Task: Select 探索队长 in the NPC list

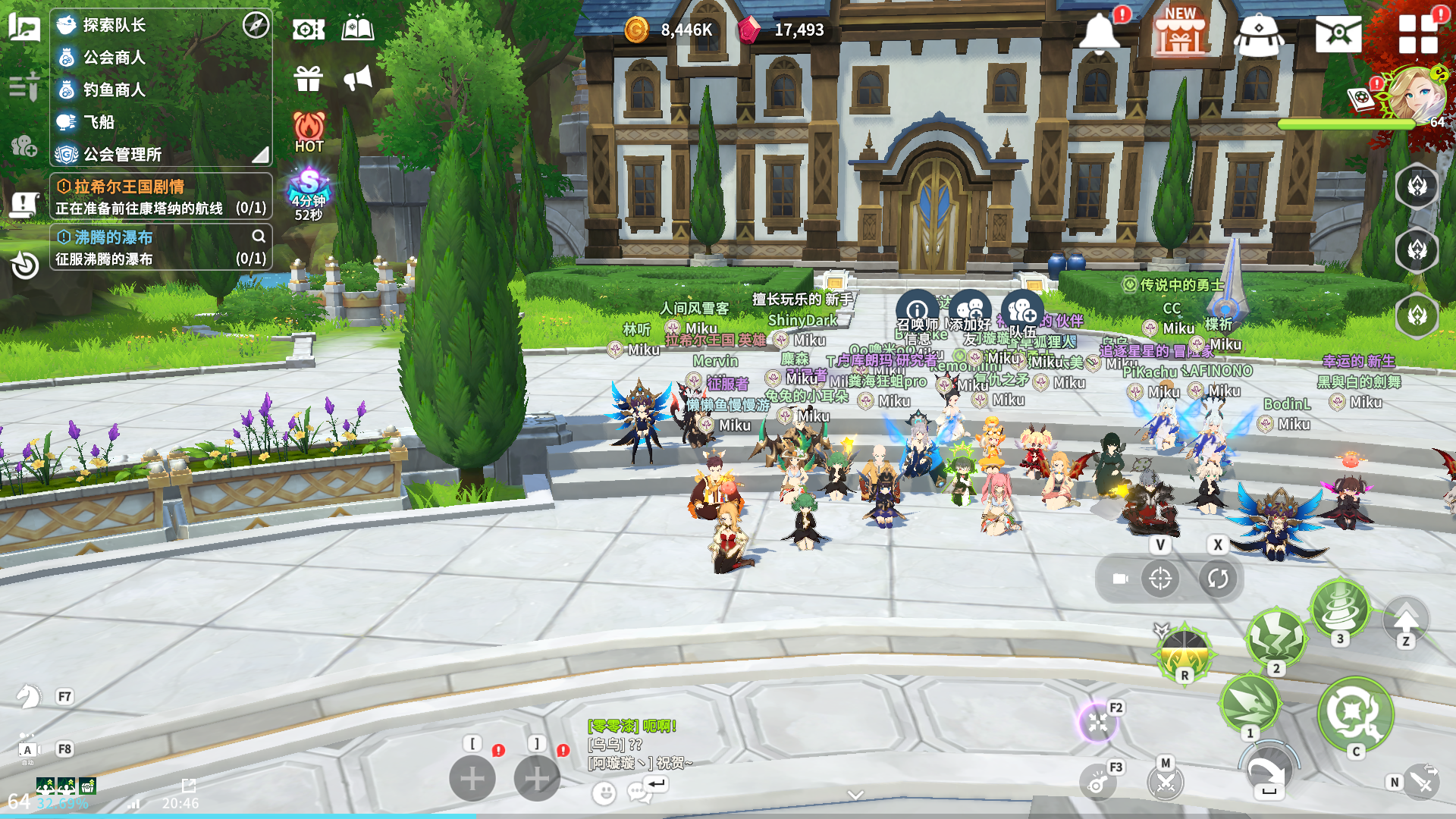Action: click(114, 25)
